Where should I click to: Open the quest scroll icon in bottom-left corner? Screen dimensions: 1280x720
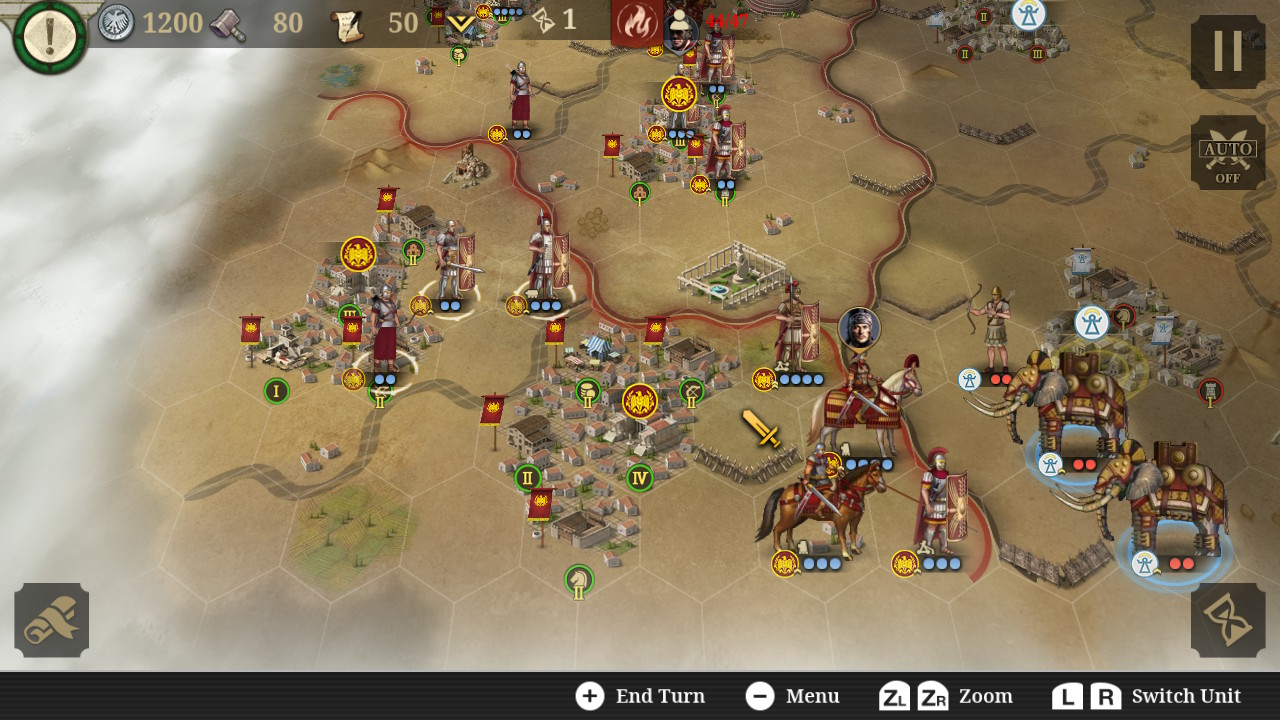(x=50, y=620)
